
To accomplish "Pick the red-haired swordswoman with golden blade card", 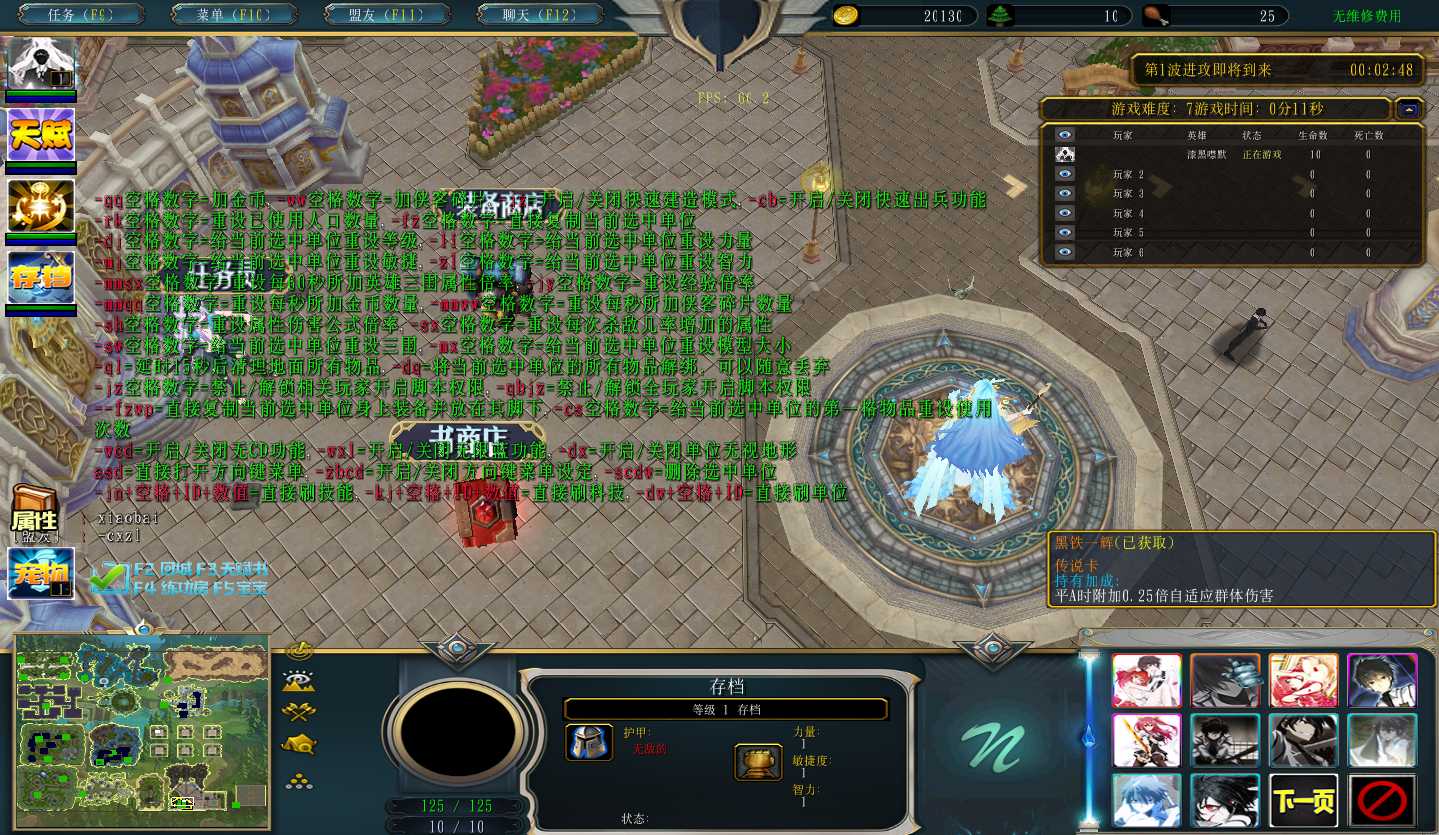I will tap(1147, 740).
